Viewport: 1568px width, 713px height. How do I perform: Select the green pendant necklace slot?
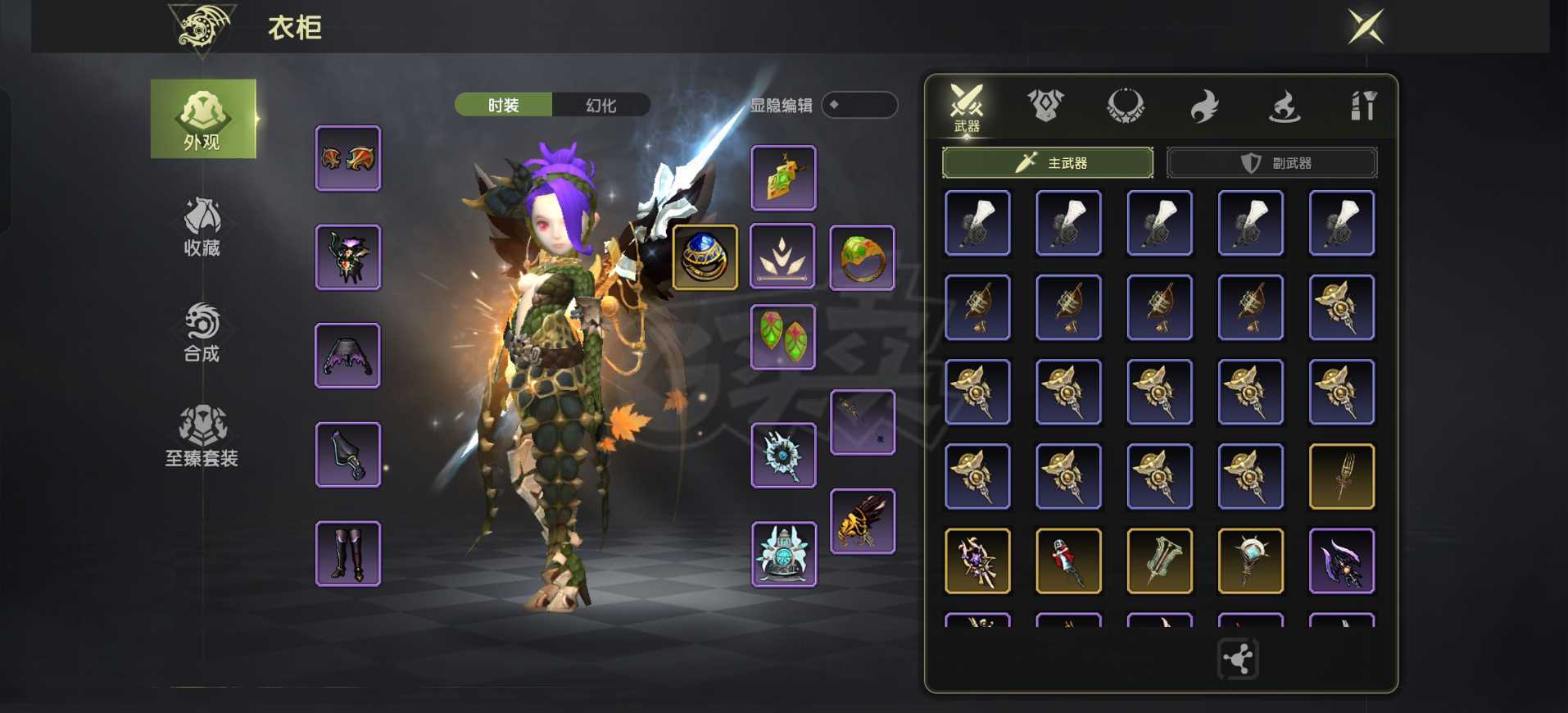coord(783,178)
